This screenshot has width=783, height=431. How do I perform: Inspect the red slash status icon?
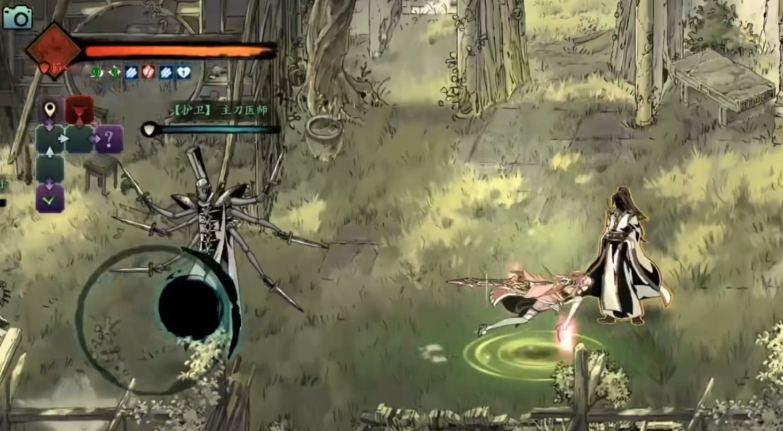pyautogui.click(x=148, y=72)
